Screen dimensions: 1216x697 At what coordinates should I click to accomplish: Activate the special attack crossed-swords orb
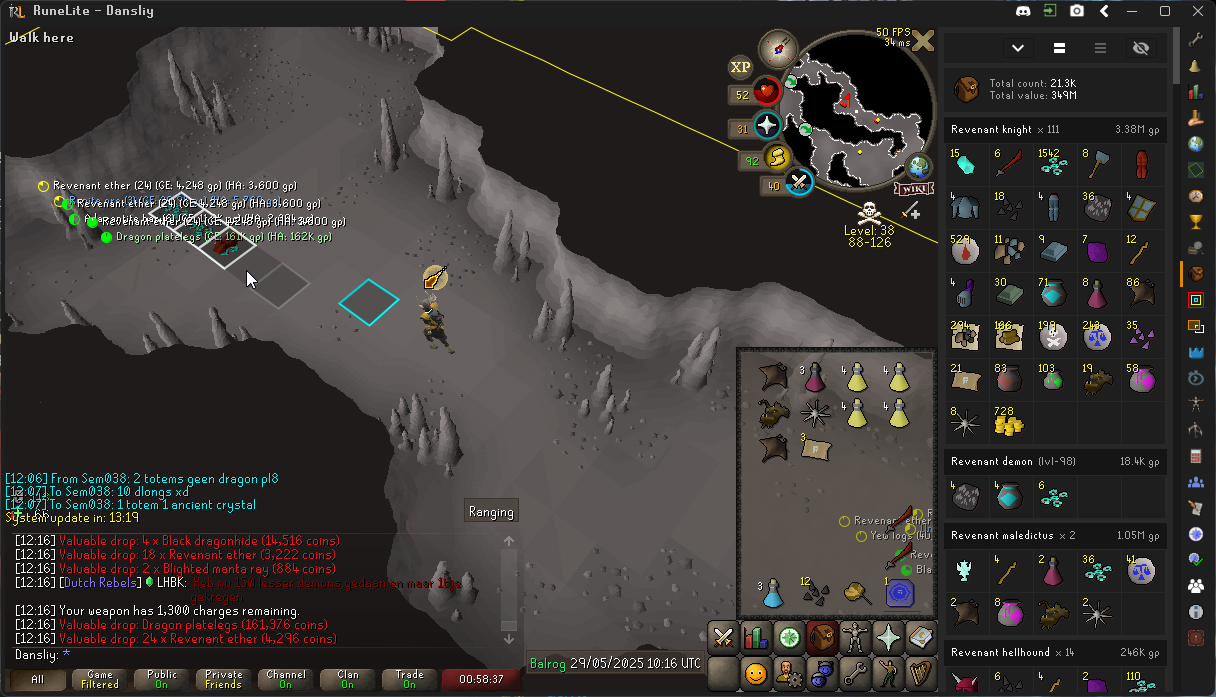click(x=797, y=182)
